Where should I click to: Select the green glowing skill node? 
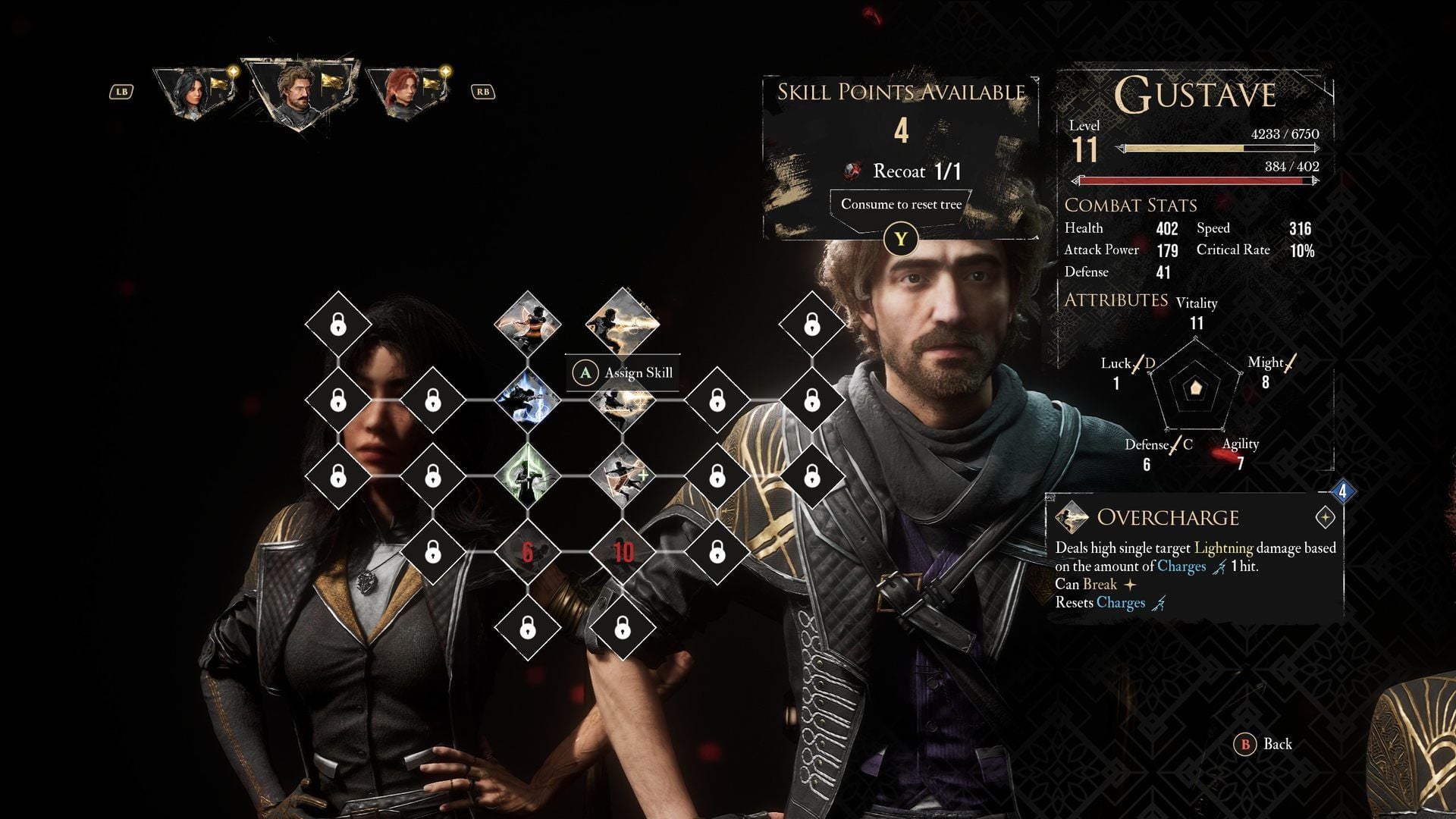click(528, 476)
